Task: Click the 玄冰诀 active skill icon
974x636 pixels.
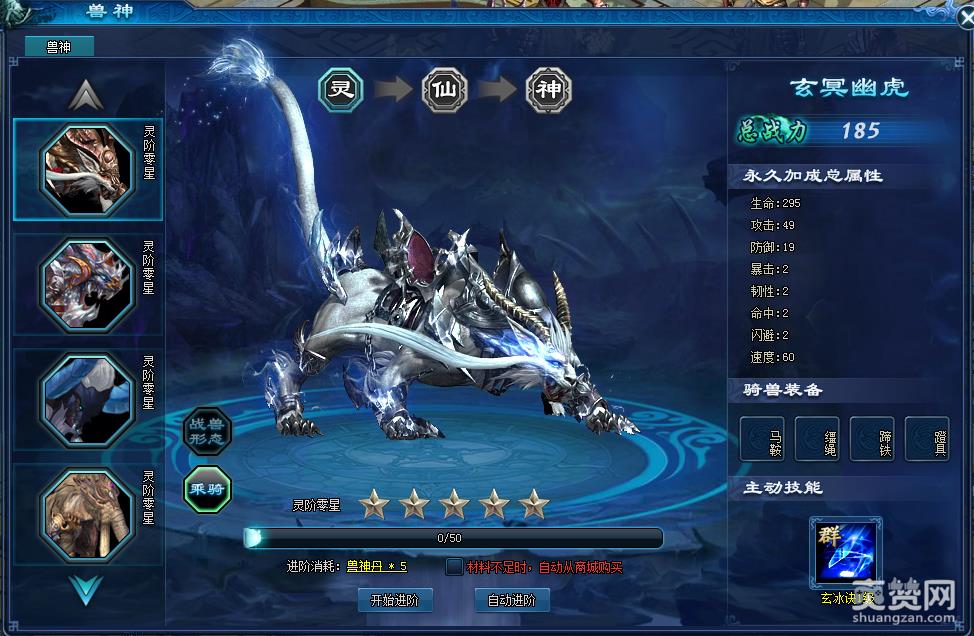Action: pos(846,551)
